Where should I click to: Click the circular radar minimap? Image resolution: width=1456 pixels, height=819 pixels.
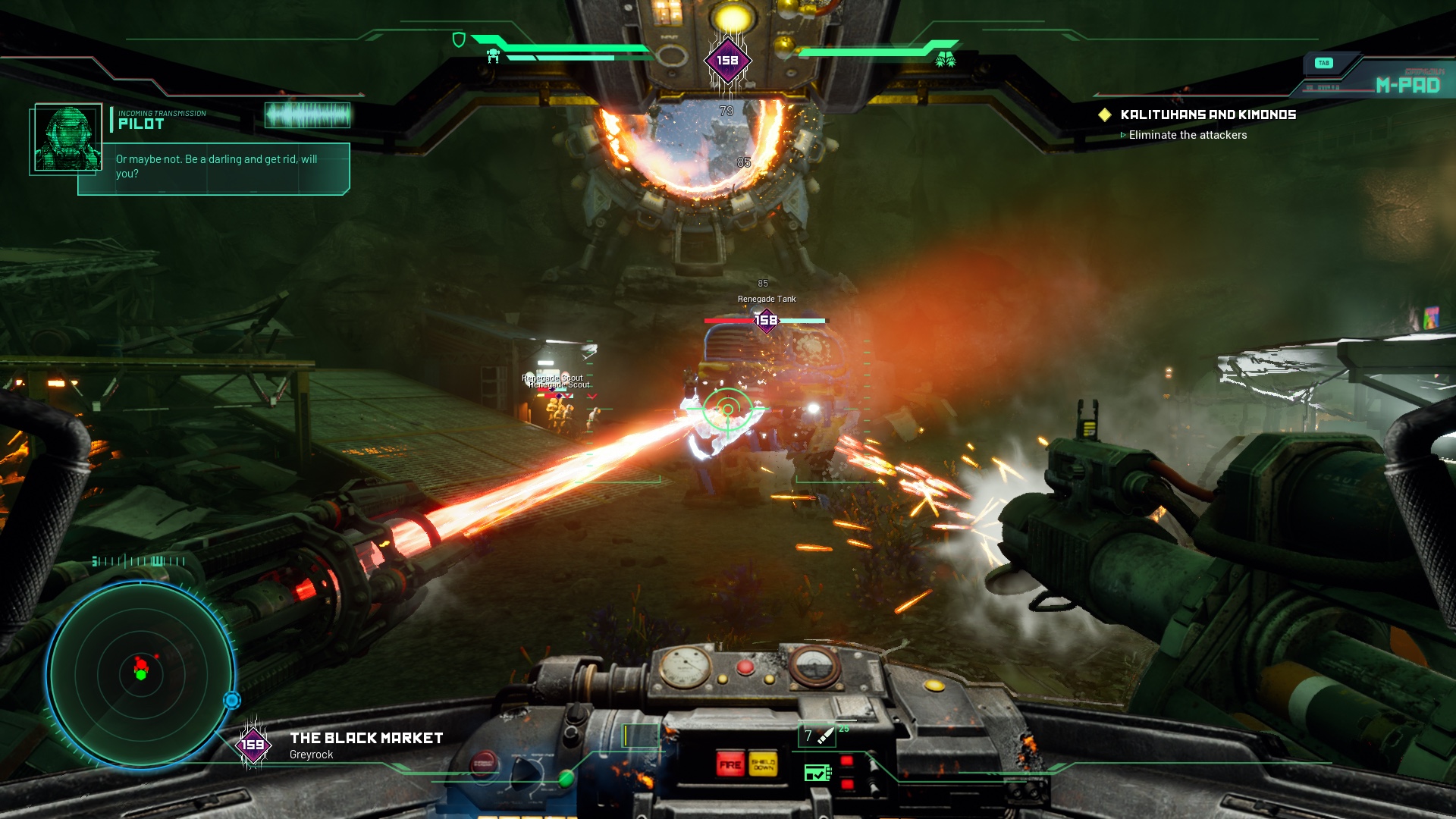[141, 674]
